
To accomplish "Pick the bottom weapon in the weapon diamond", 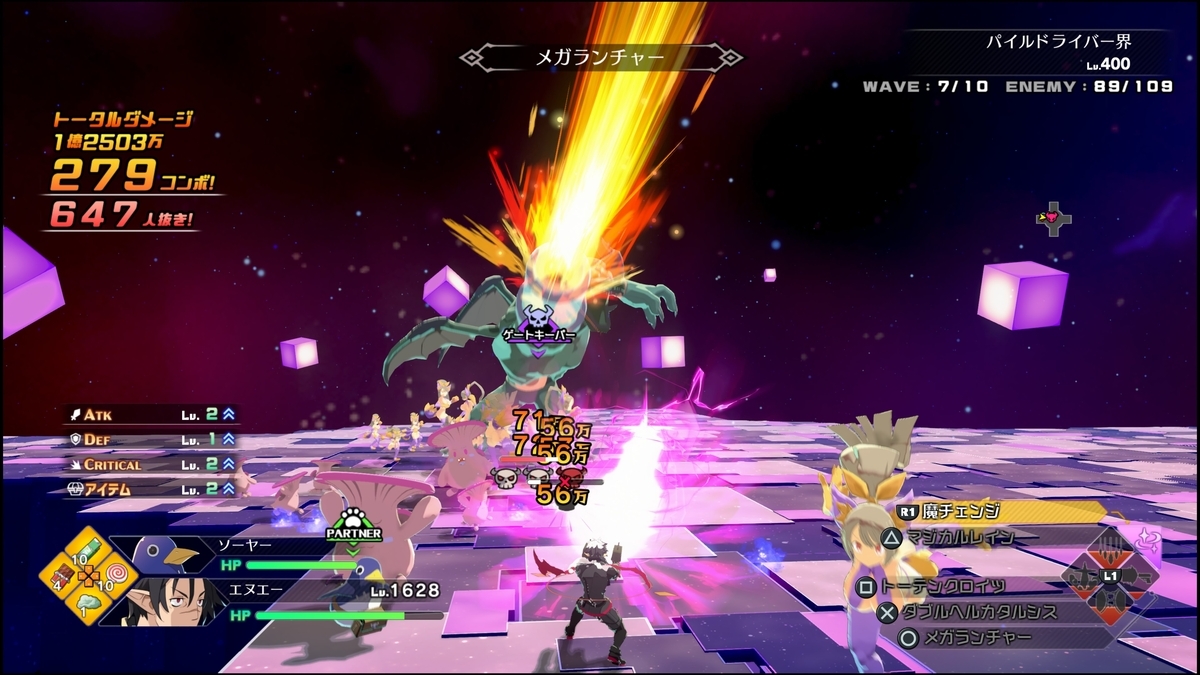I will [x=1109, y=604].
